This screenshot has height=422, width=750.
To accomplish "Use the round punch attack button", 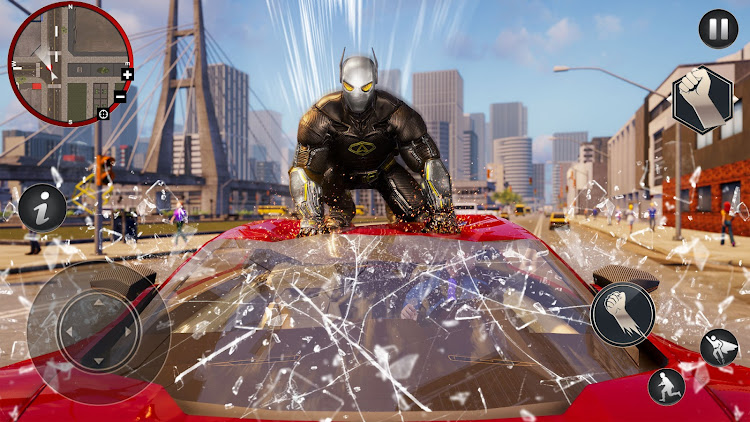I will [x=622, y=314].
